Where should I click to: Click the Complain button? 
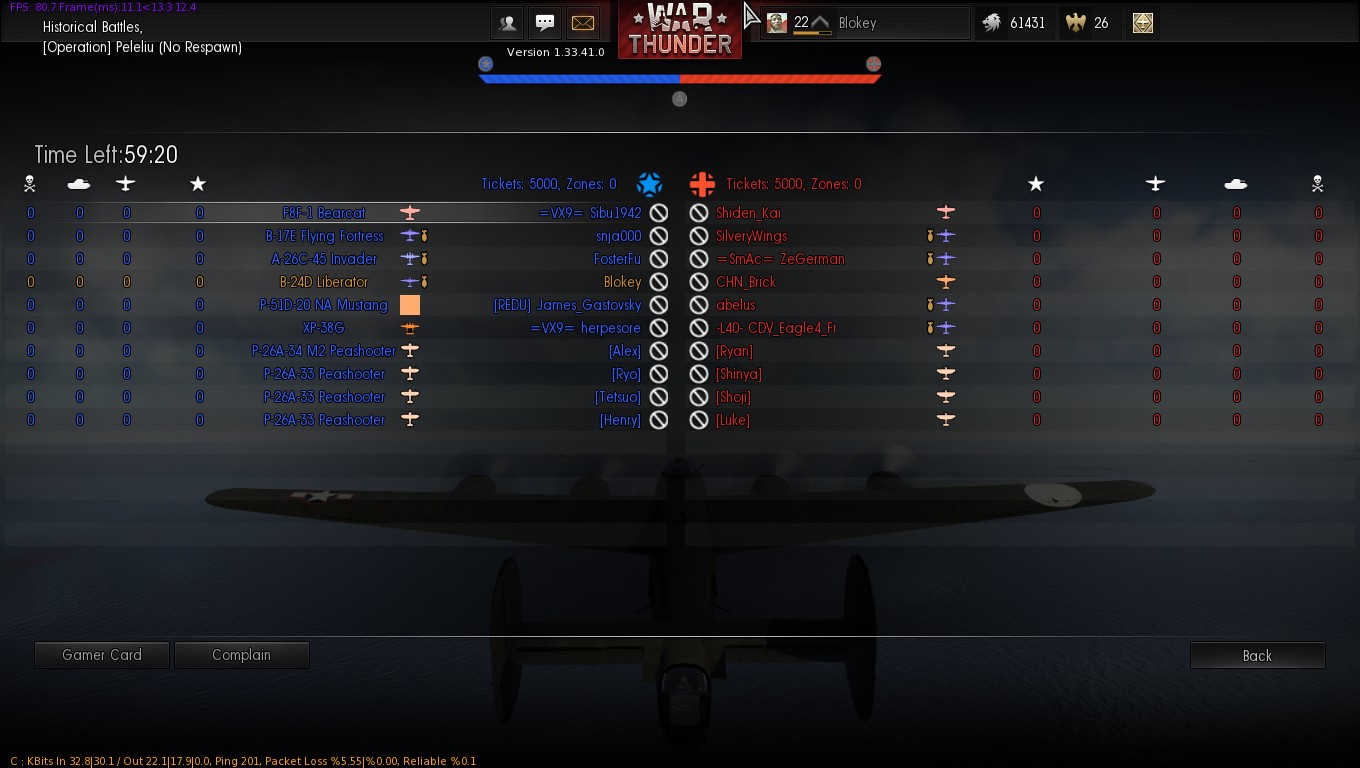(x=241, y=655)
